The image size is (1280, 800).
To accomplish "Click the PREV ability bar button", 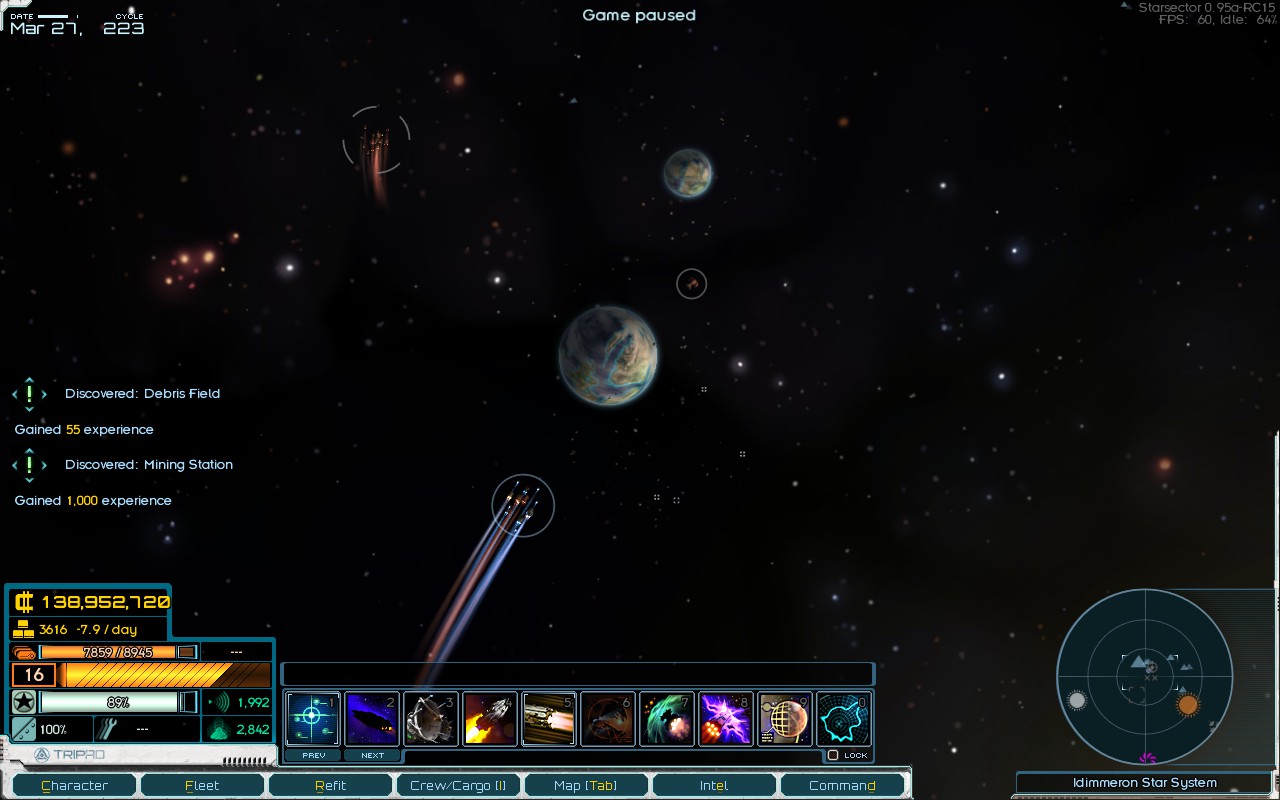I will 313,755.
